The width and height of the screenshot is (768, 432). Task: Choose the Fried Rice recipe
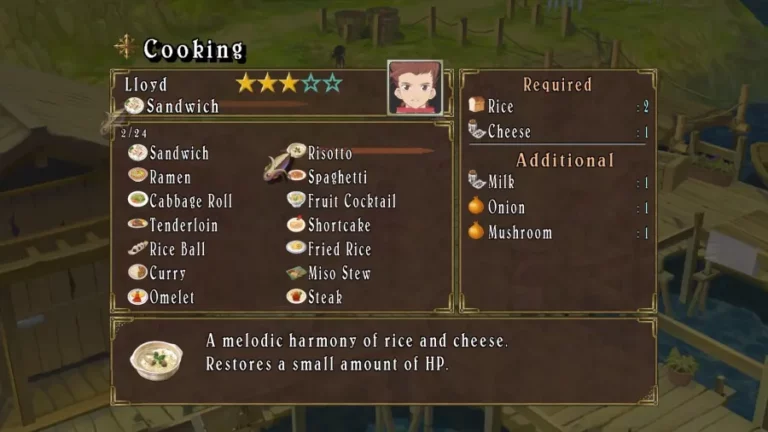pyautogui.click(x=339, y=249)
